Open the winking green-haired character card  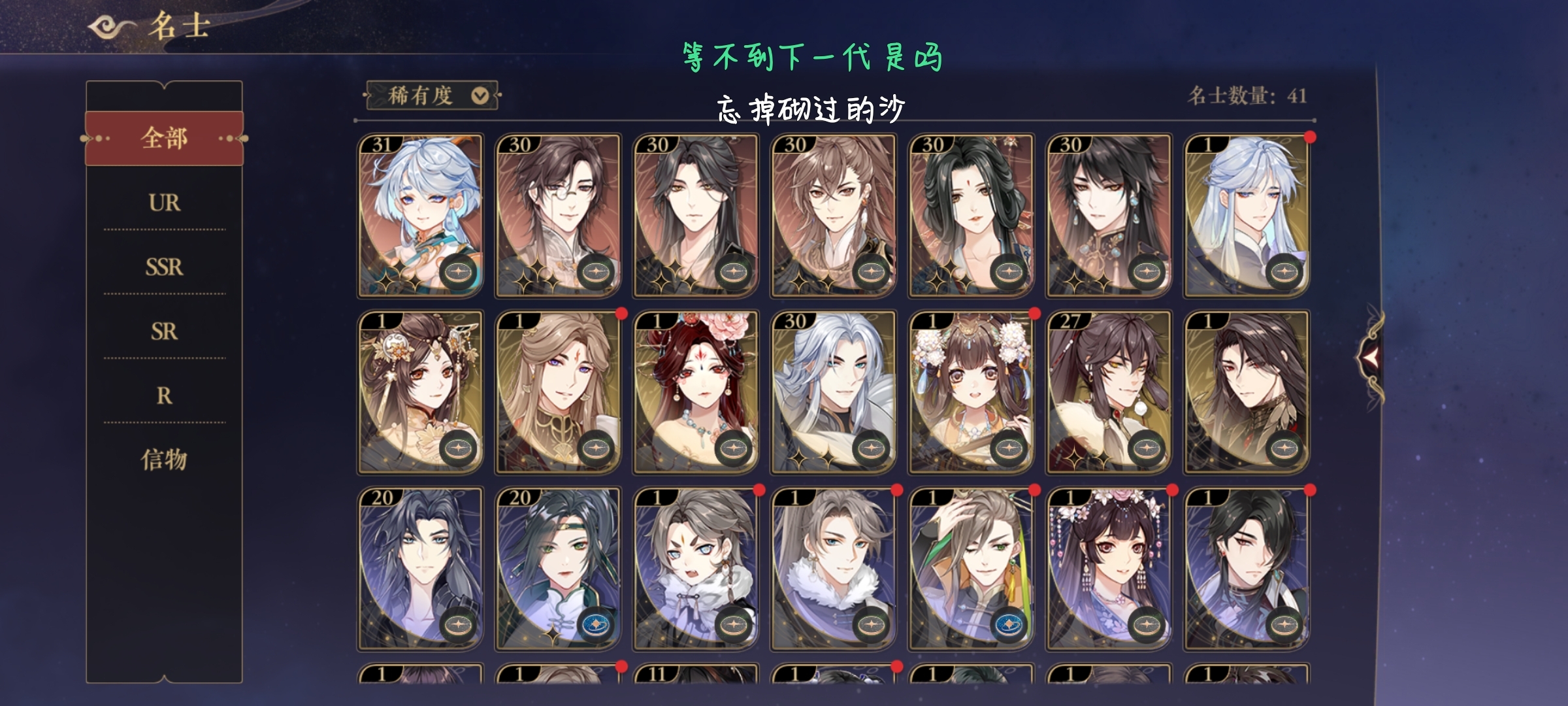971,569
